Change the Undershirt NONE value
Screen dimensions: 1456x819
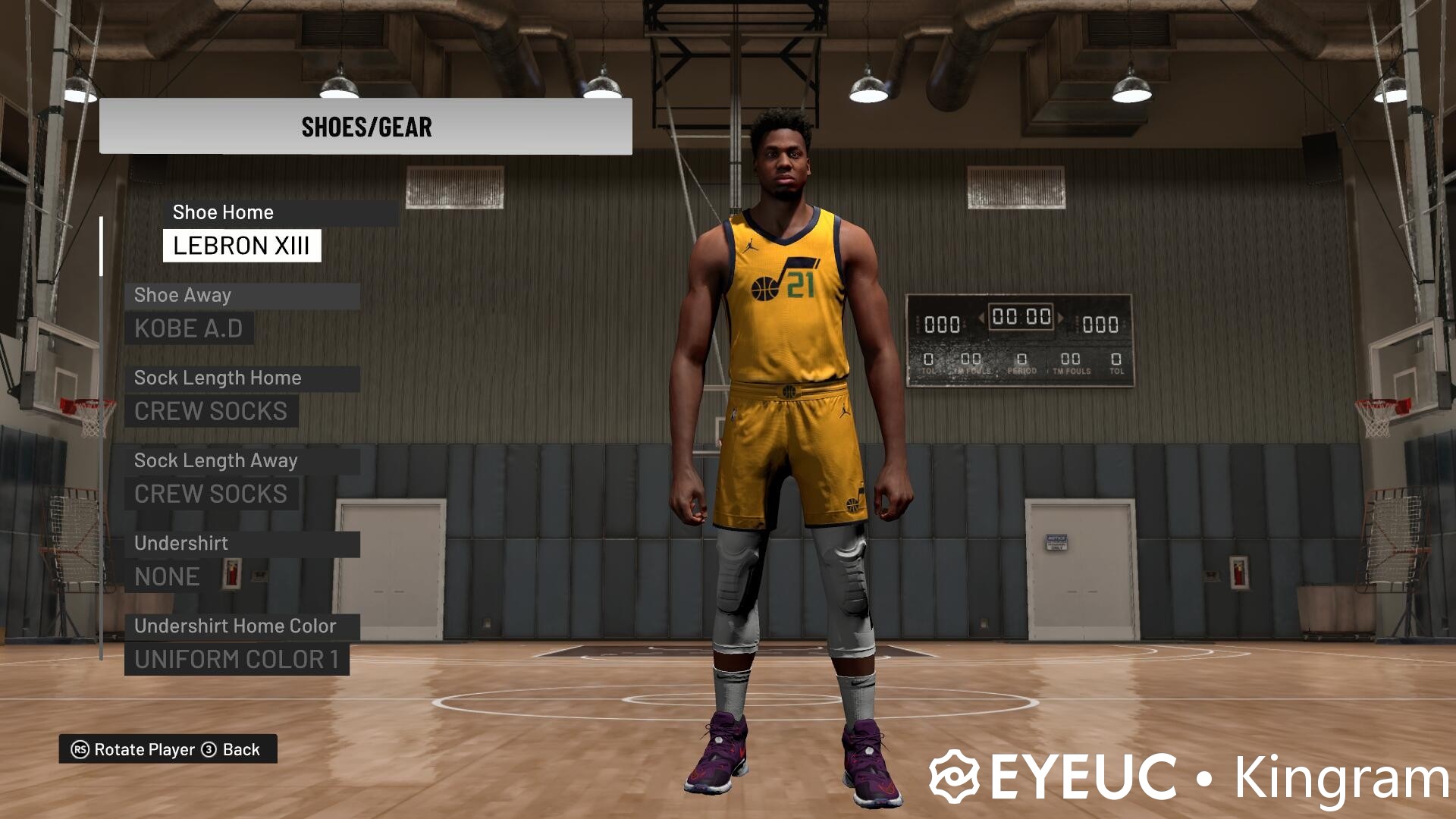pos(167,577)
